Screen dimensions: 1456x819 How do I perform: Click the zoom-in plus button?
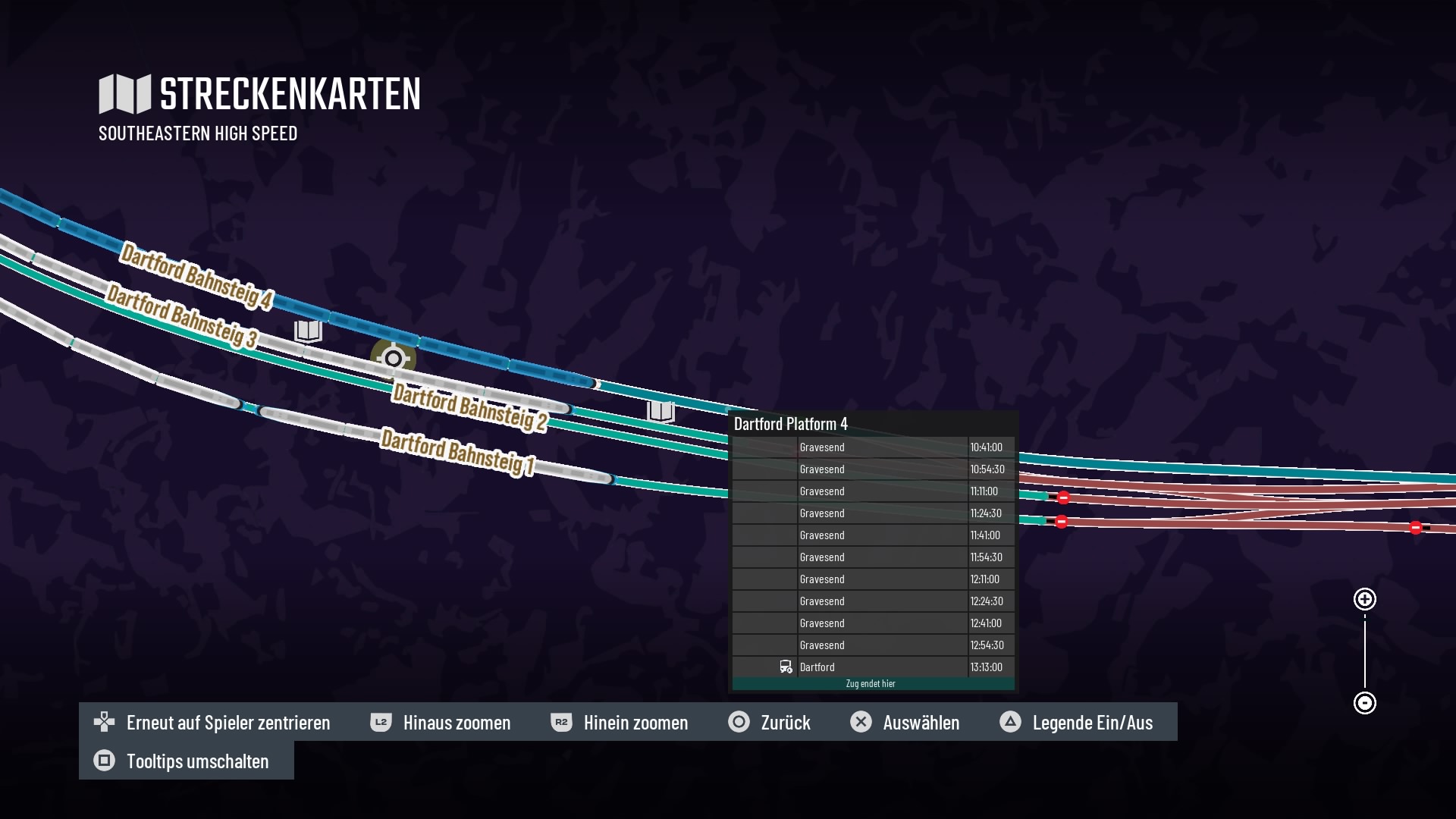pyautogui.click(x=1364, y=600)
